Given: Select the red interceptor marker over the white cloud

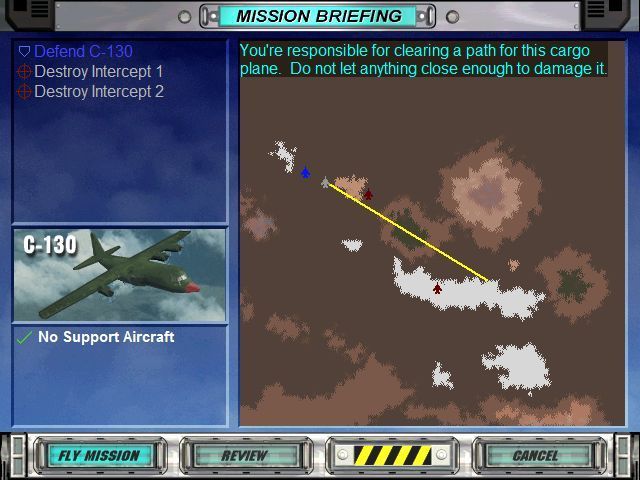Looking at the screenshot, I should [437, 288].
